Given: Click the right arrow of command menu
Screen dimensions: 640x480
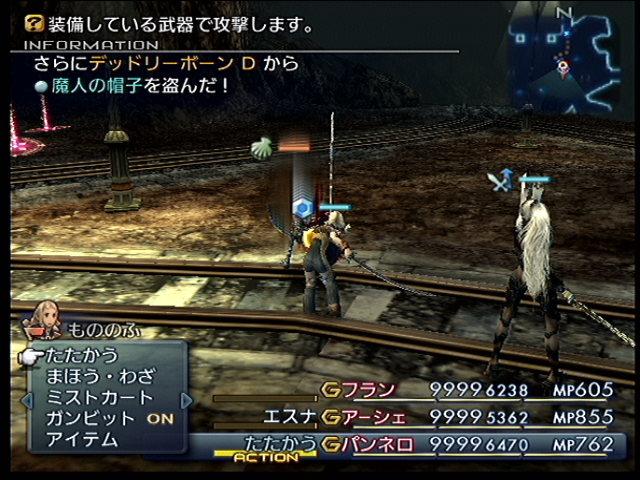Looking at the screenshot, I should (186, 398).
